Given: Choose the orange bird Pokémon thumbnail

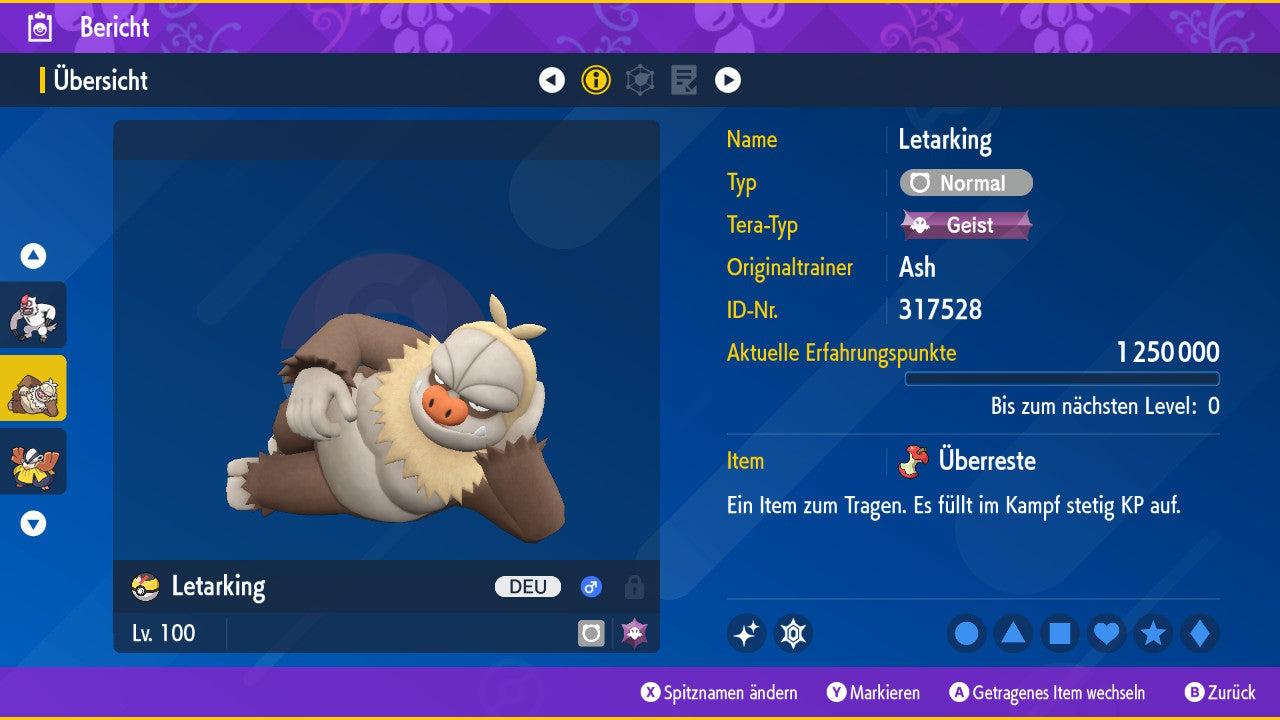Looking at the screenshot, I should pos(33,461).
